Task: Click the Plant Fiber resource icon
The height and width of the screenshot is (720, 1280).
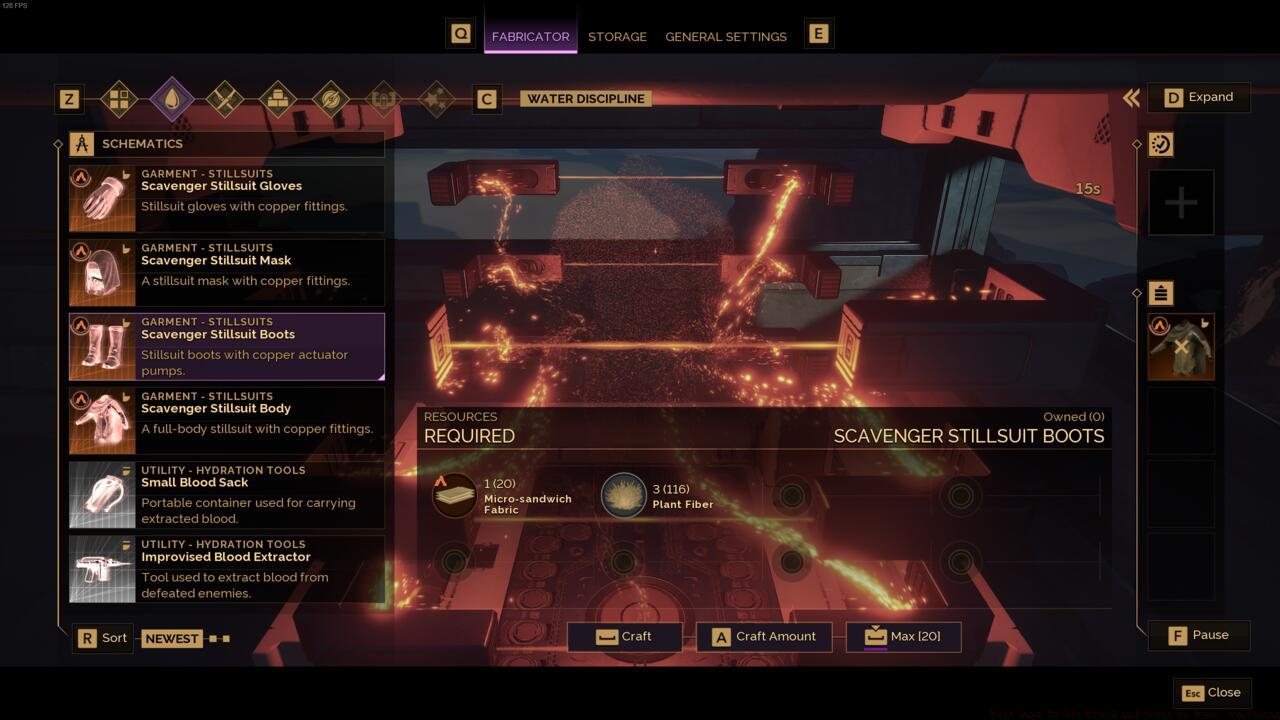Action: pyautogui.click(x=623, y=494)
